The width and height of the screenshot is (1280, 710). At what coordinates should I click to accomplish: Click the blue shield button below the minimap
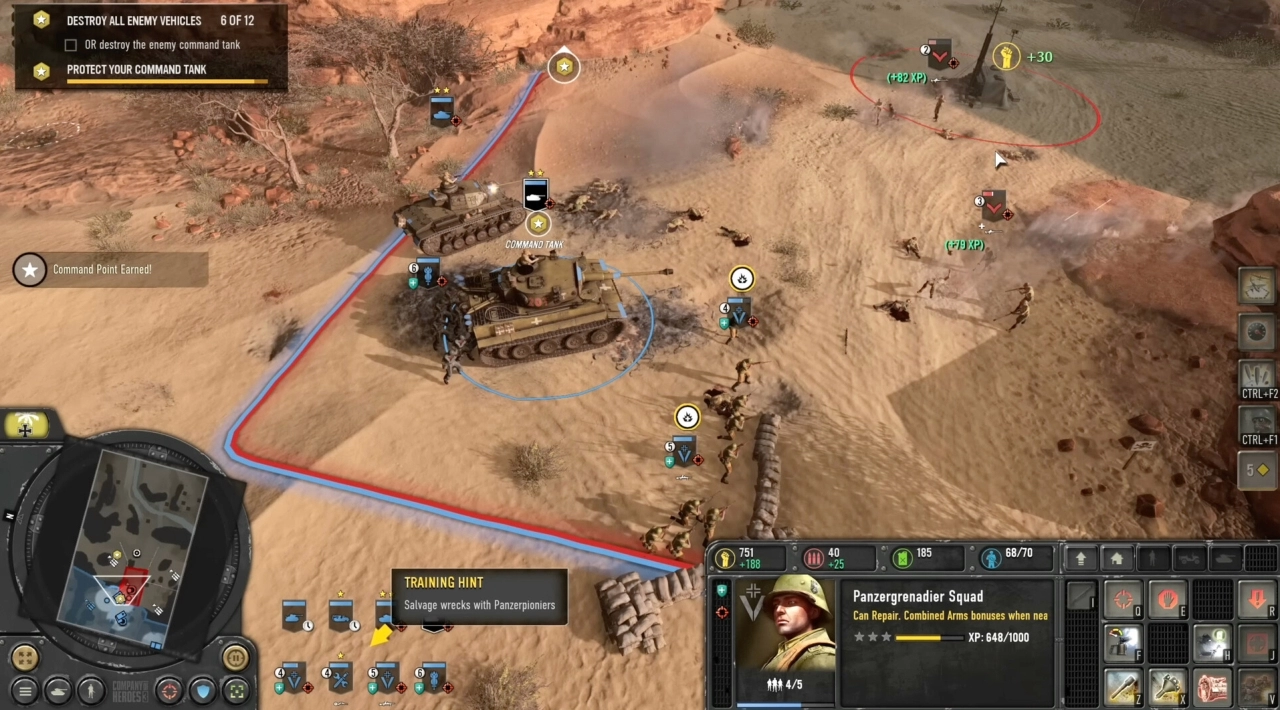(203, 690)
